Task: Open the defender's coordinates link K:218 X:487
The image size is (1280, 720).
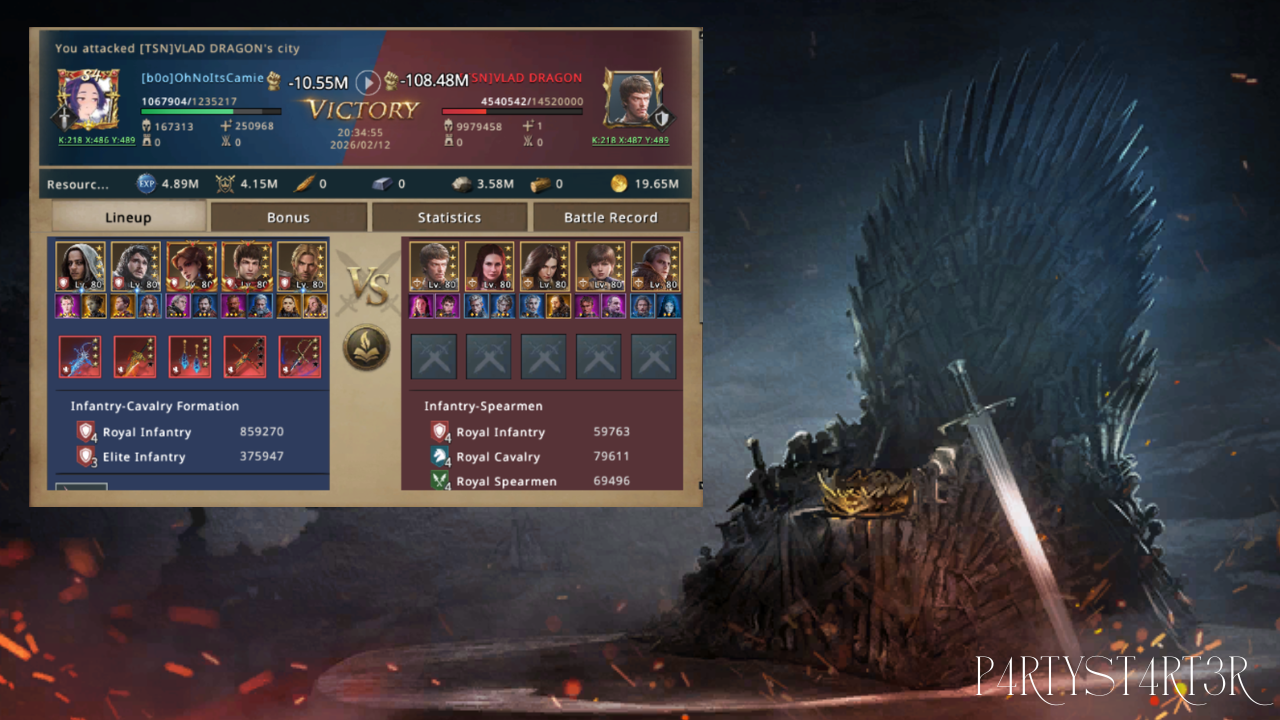Action: [x=629, y=140]
